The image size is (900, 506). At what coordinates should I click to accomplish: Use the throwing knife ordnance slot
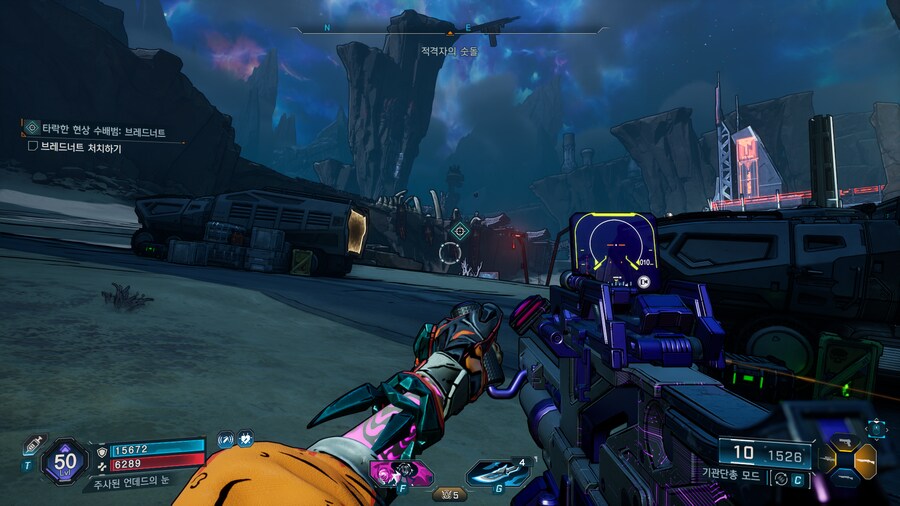(490, 472)
